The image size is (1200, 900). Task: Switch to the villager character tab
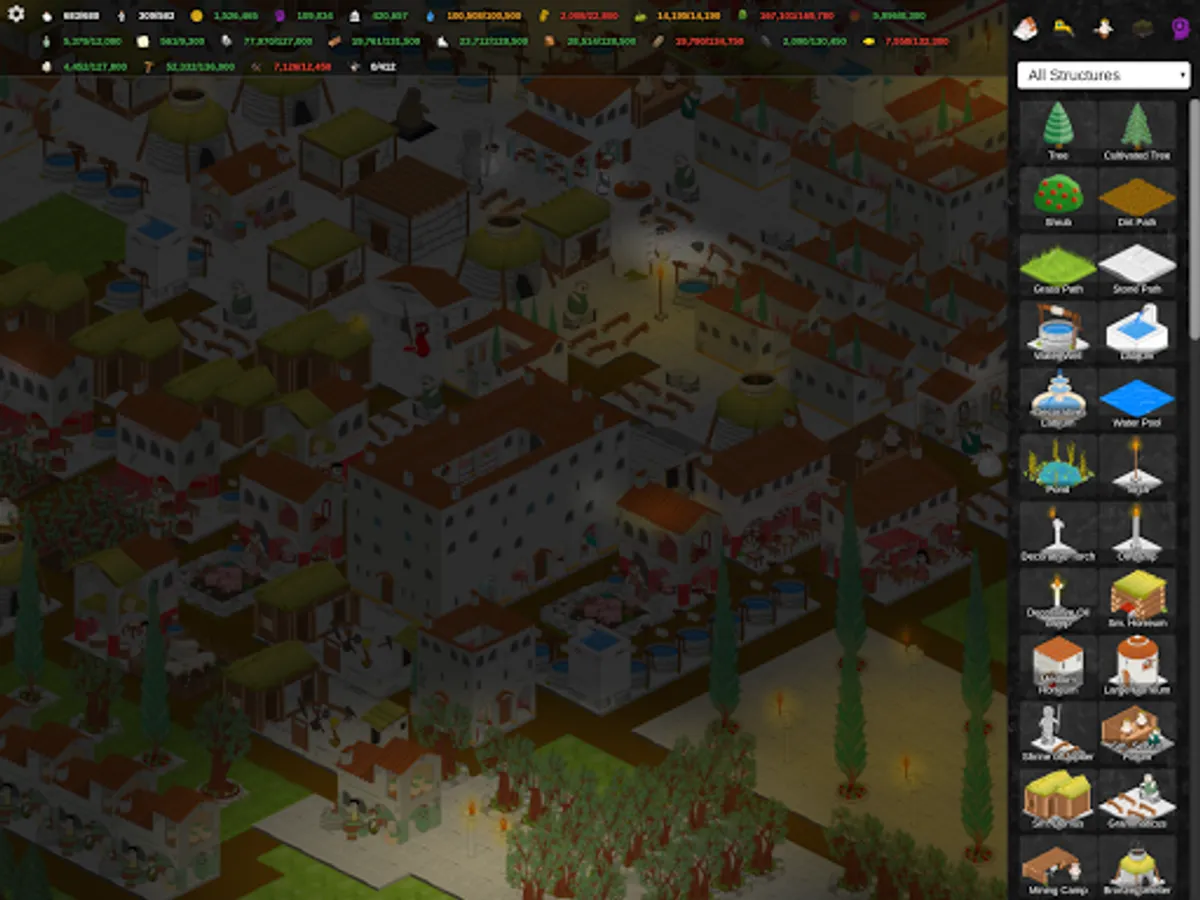[x=1103, y=29]
